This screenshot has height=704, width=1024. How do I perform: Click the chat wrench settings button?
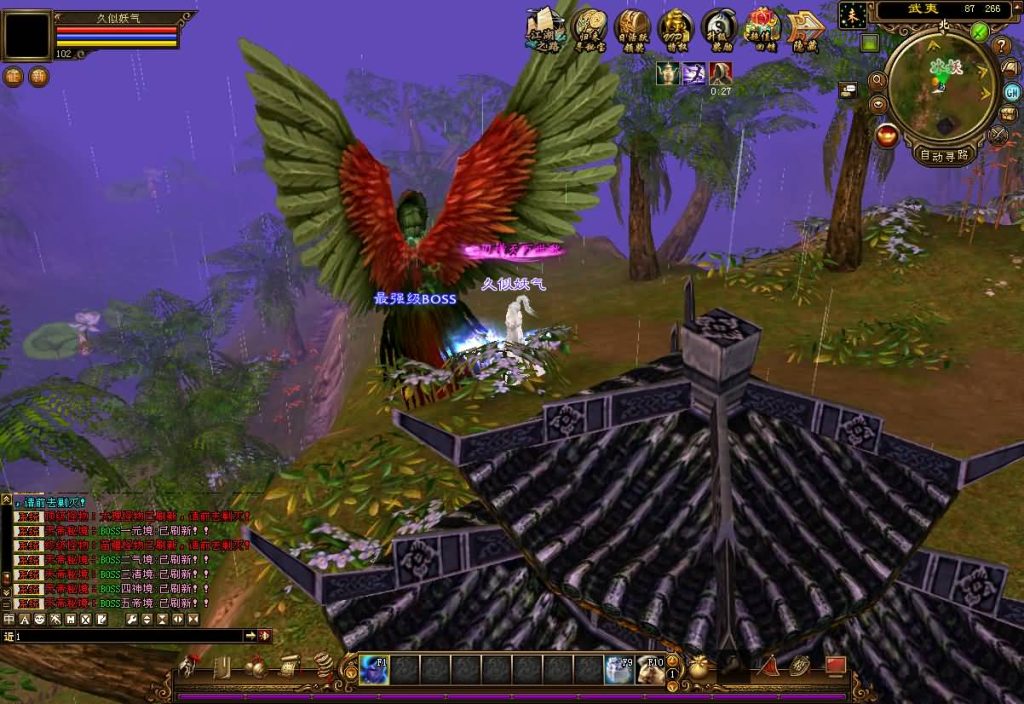[x=131, y=620]
